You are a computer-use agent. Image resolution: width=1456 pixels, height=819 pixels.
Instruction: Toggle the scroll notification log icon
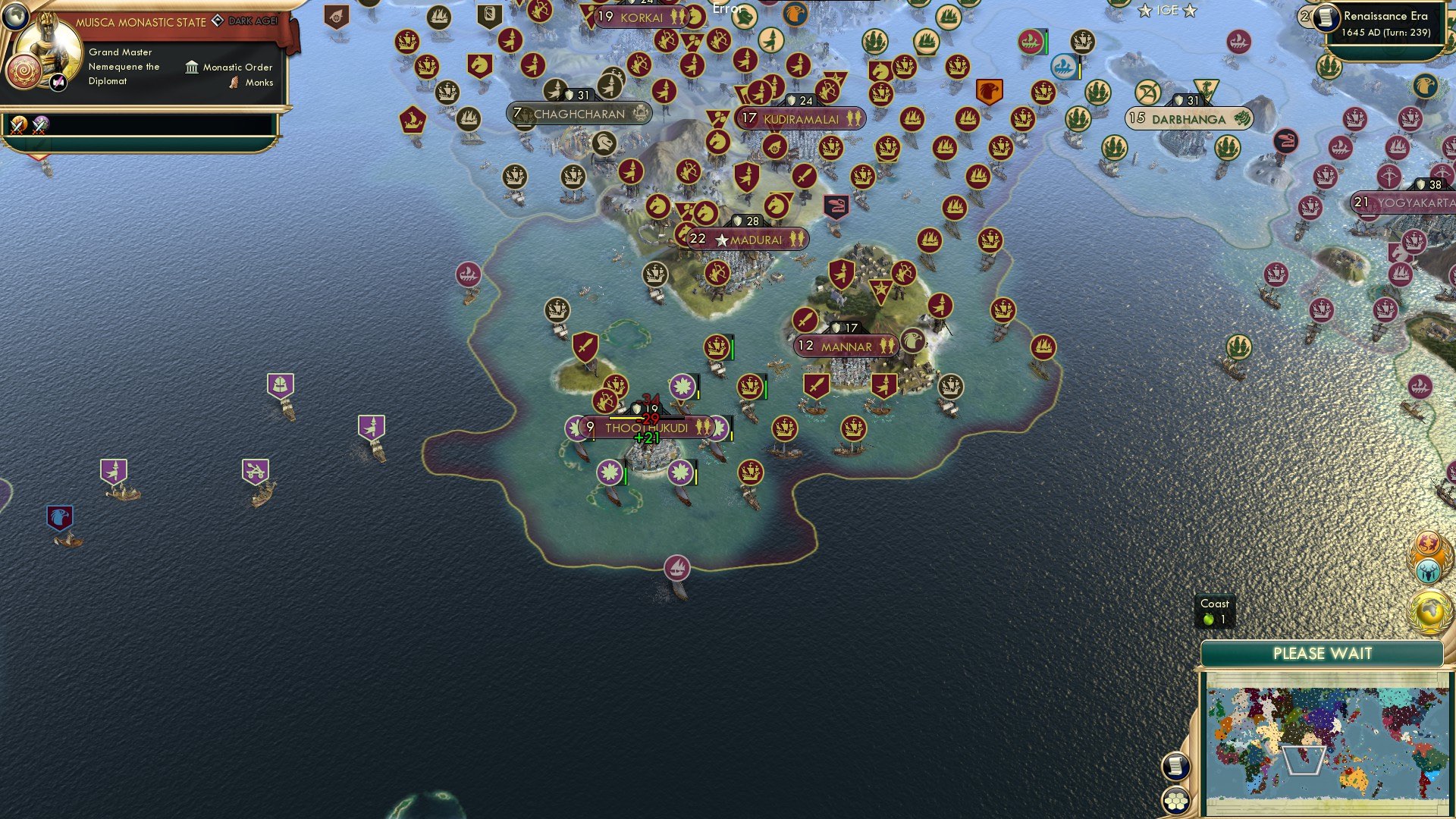[1178, 767]
